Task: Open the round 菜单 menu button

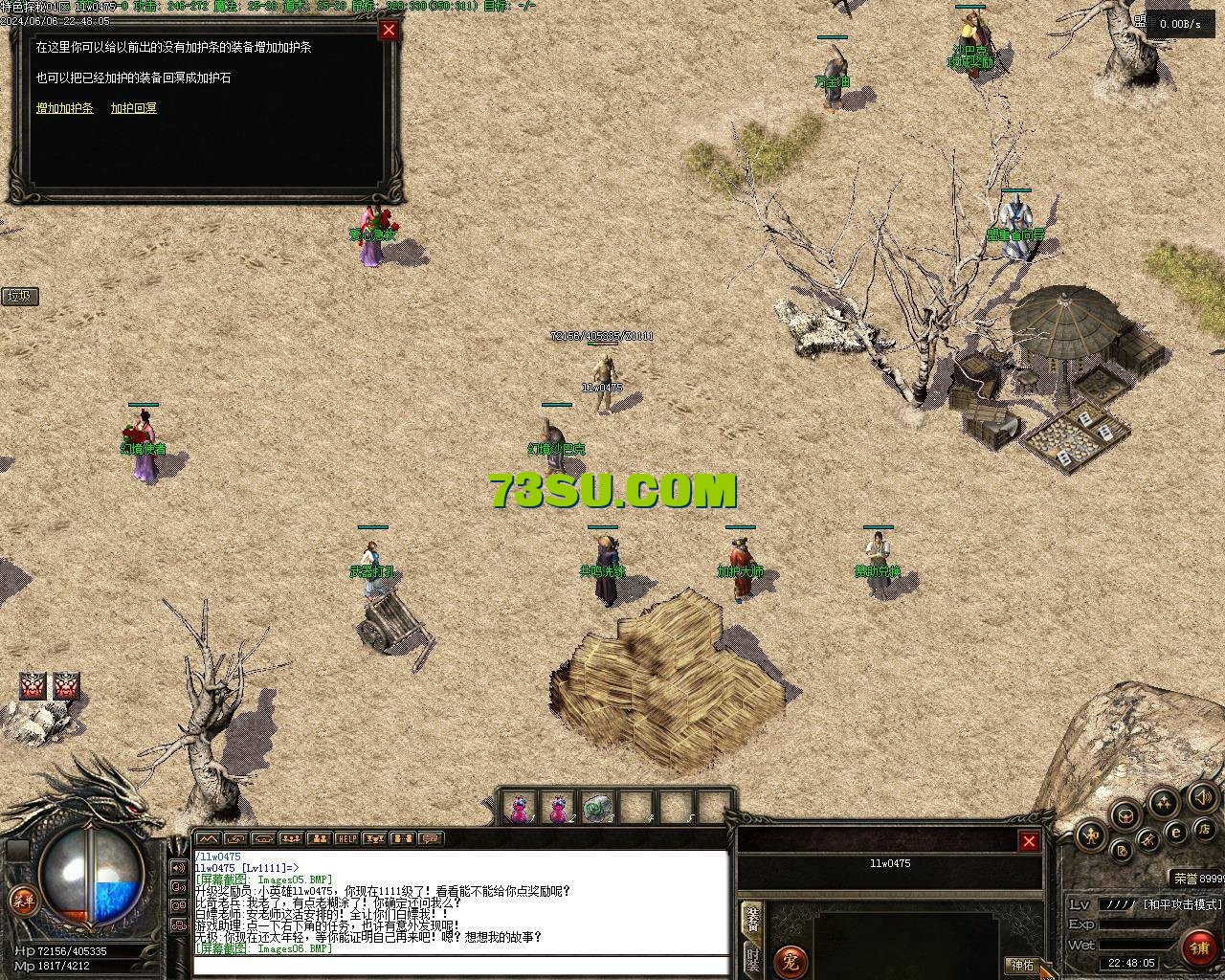Action: tap(22, 900)
